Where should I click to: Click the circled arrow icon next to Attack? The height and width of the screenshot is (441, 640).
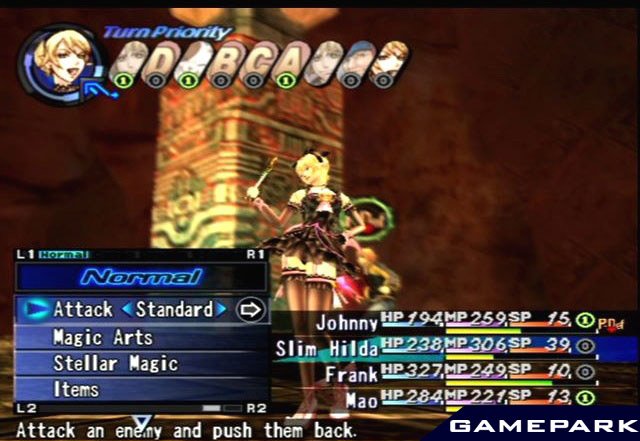pyautogui.click(x=250, y=310)
